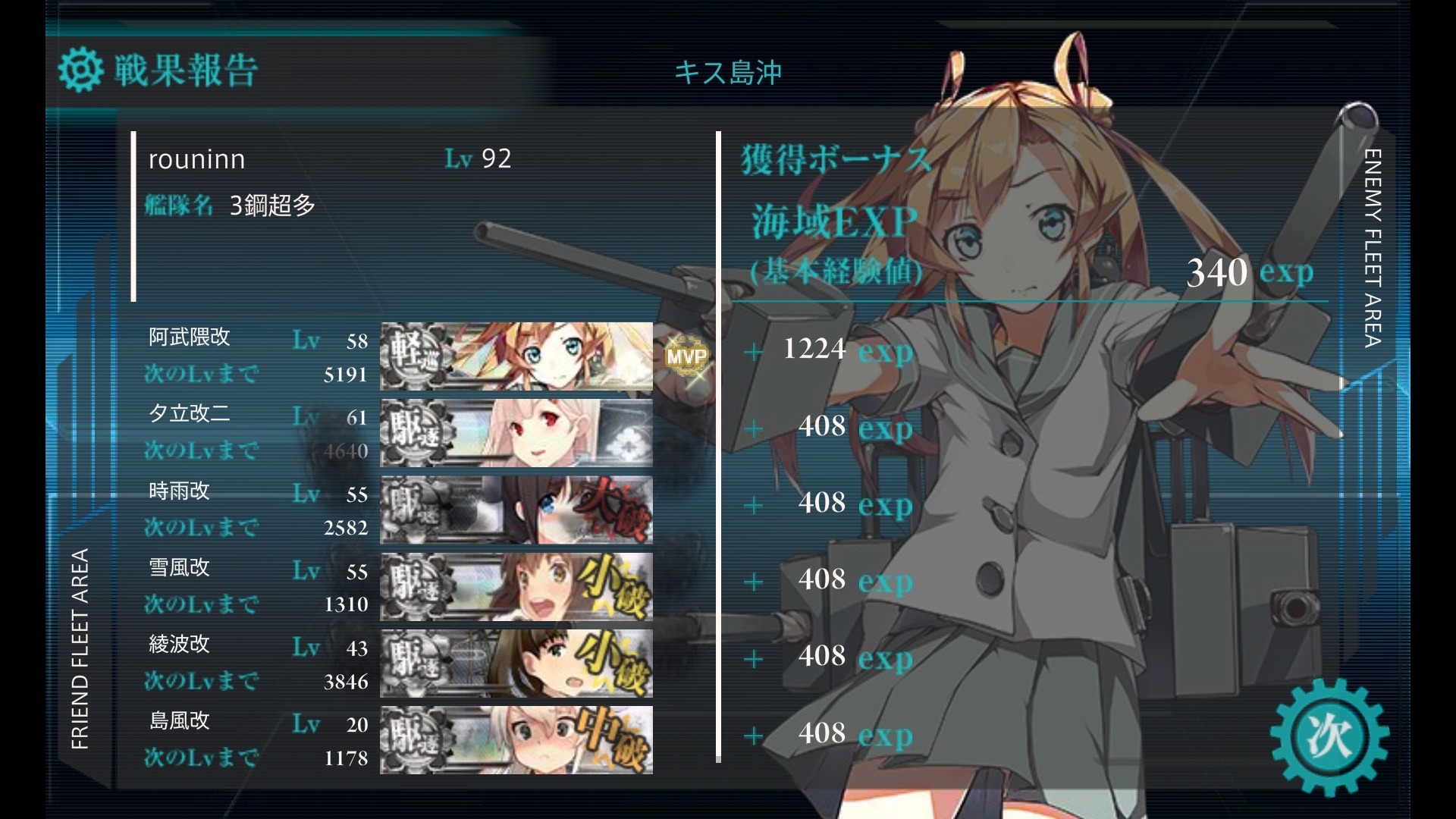The image size is (1456, 819).
Task: Click the admiral name rouninn
Action: click(x=197, y=159)
